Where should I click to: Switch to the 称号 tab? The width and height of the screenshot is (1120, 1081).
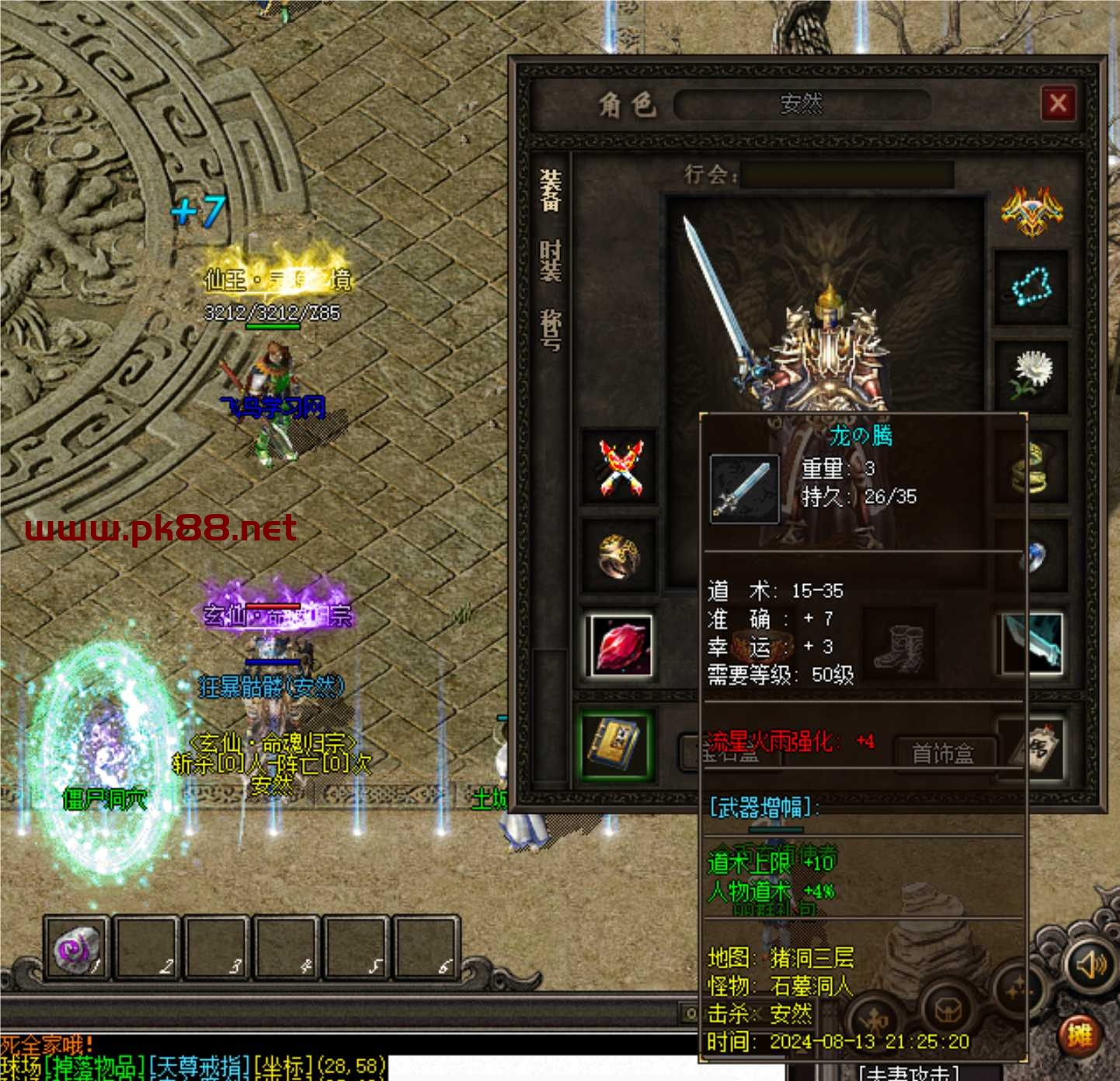(551, 330)
